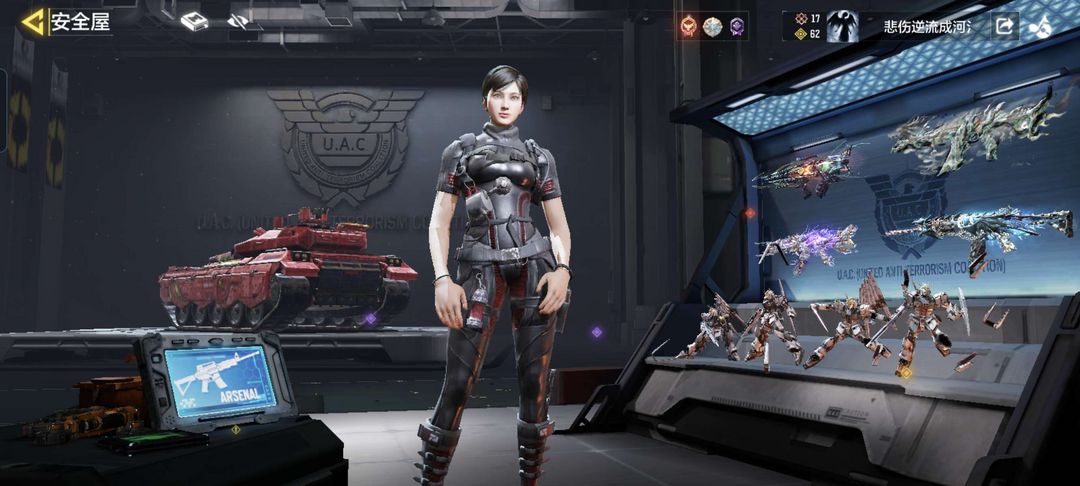Select the orange rank badge medal

point(688,27)
